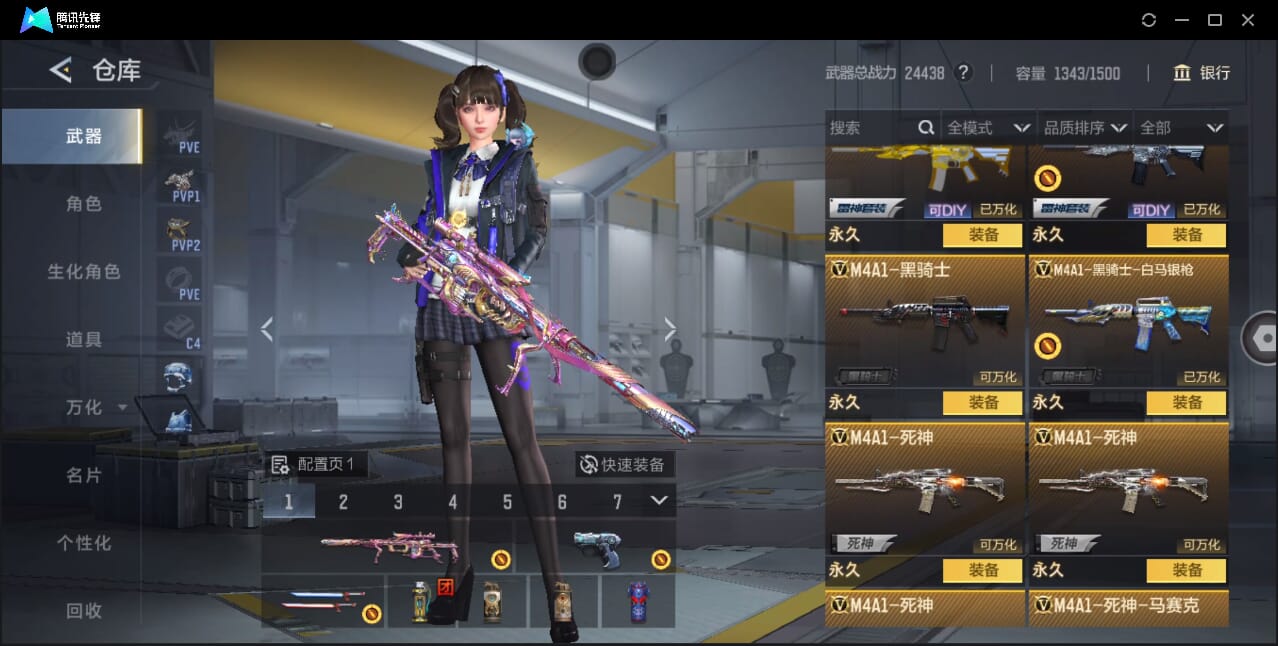Show help for 武器总战力 question mark
Screen dimensions: 1278x646
click(x=963, y=73)
